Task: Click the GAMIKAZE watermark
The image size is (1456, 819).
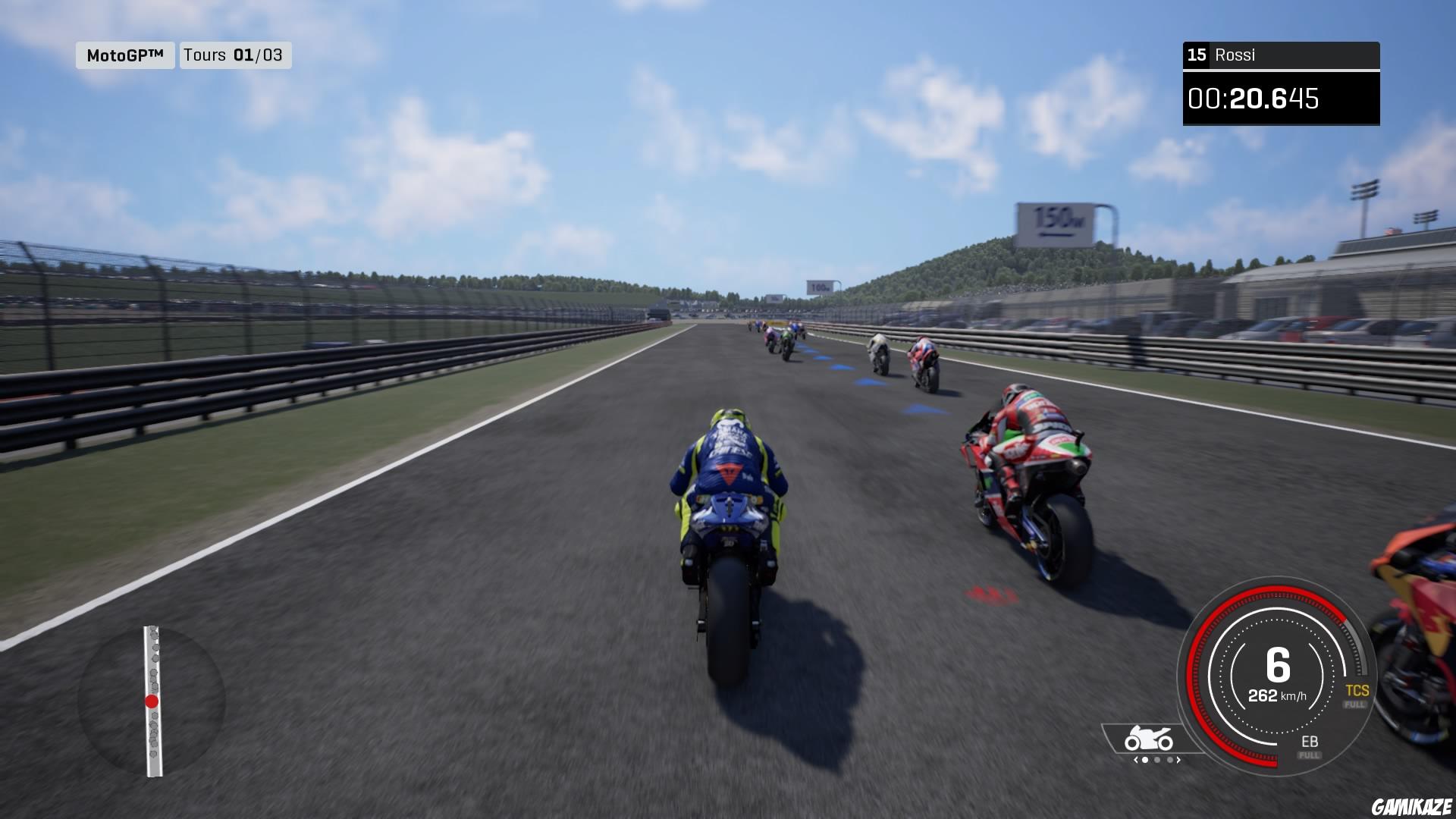Action: (1410, 806)
